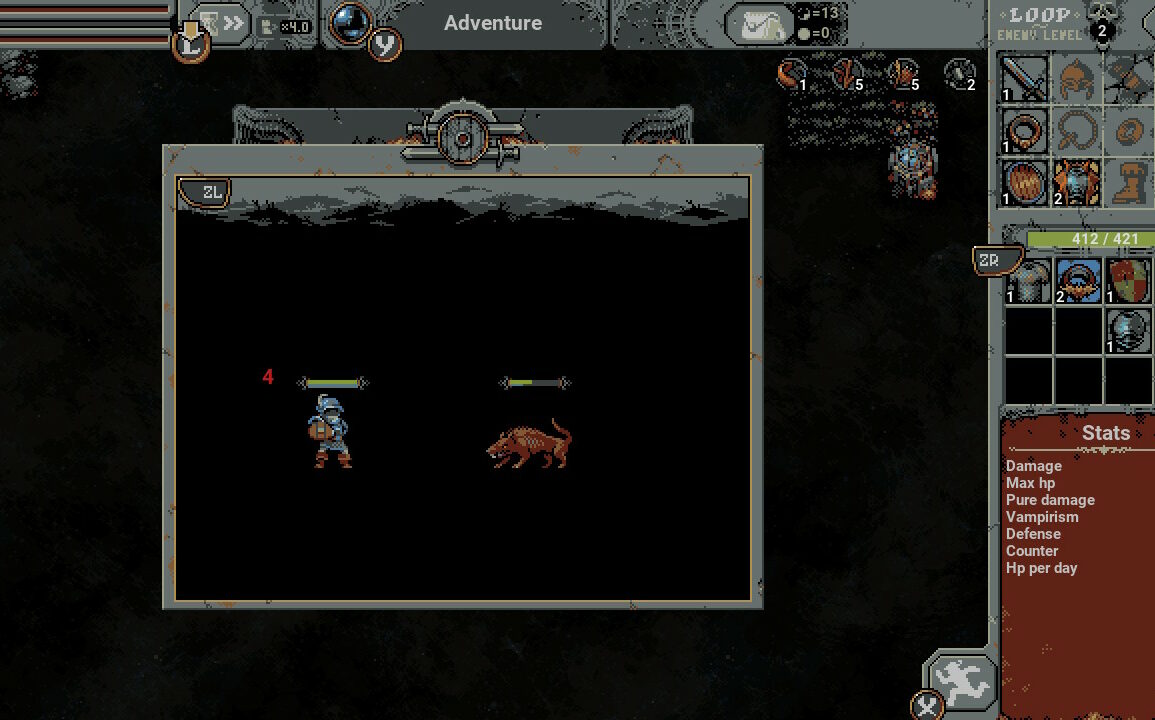This screenshot has height=720, width=1155.
Task: Pick the level 2 amulet in the inventory
Action: (1078, 281)
